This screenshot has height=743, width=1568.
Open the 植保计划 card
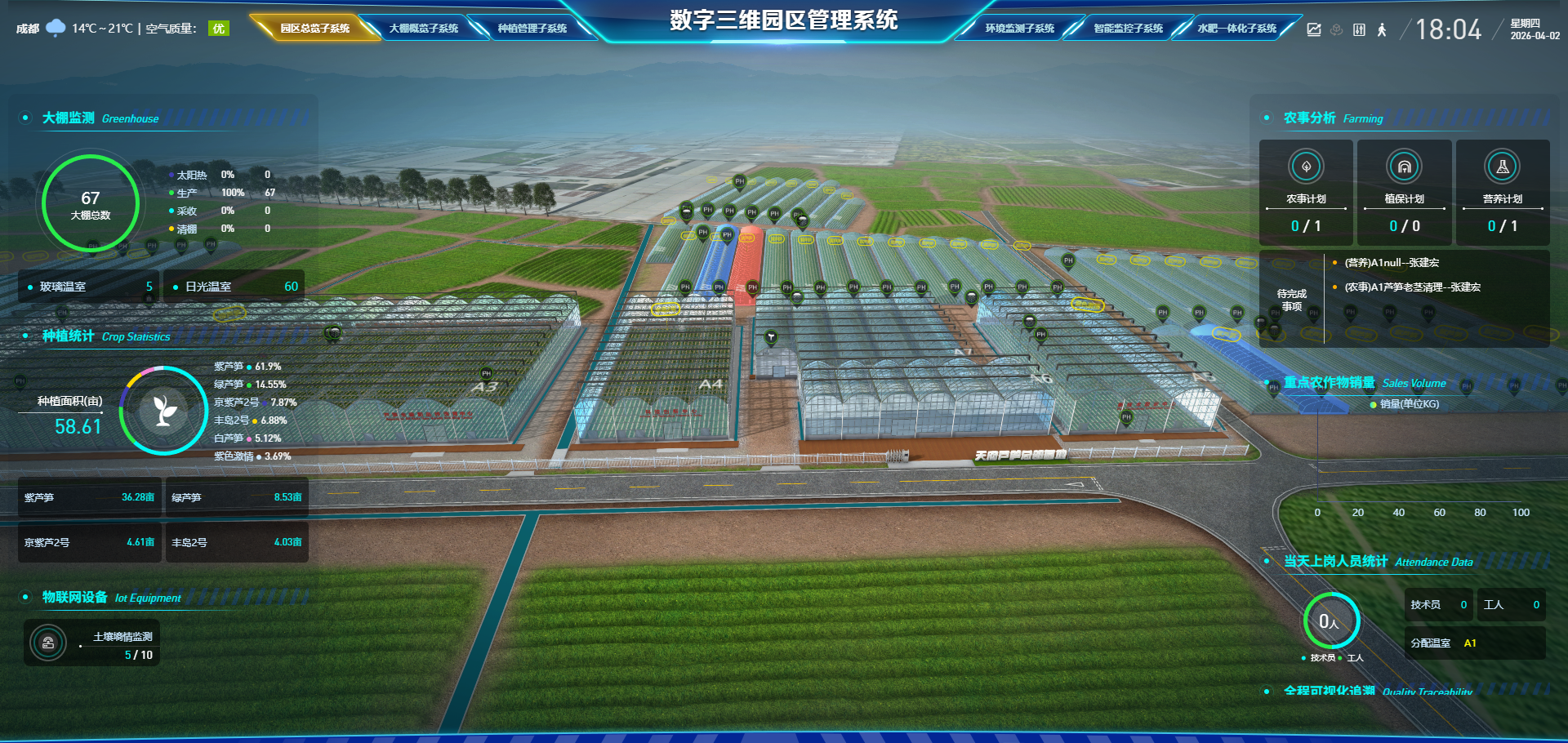click(x=1404, y=193)
